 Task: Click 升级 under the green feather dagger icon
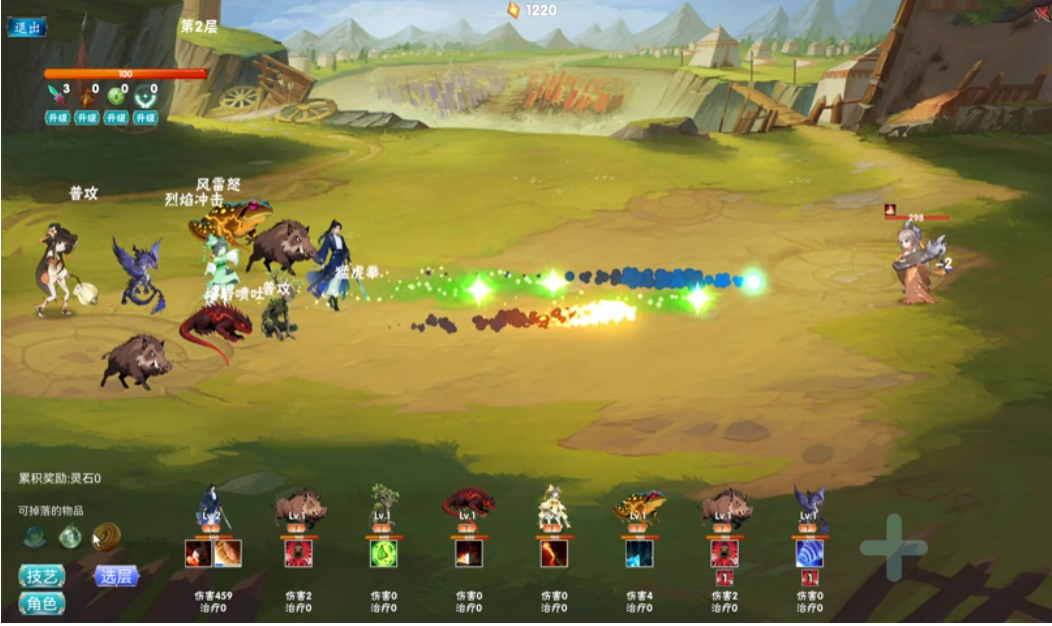(x=58, y=118)
